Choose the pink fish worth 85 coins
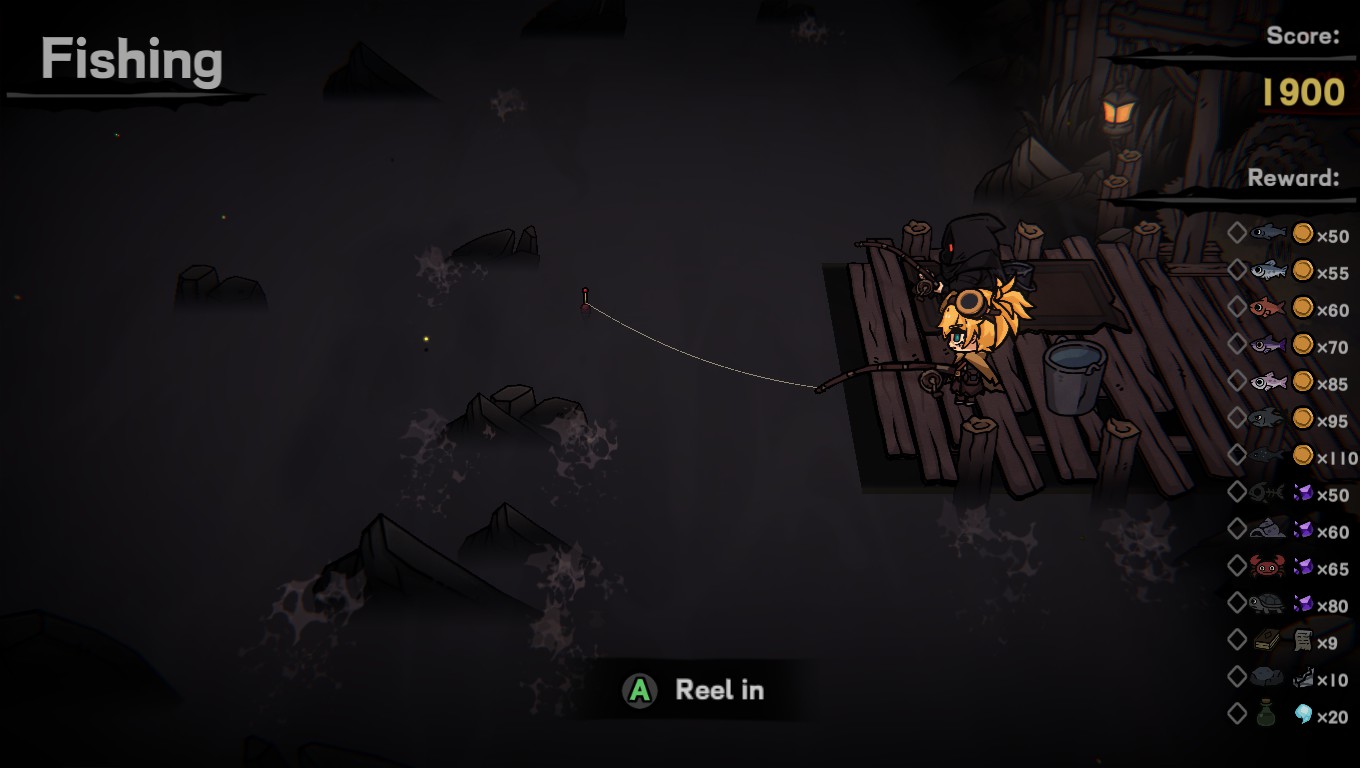Image resolution: width=1360 pixels, height=768 pixels. point(1267,382)
